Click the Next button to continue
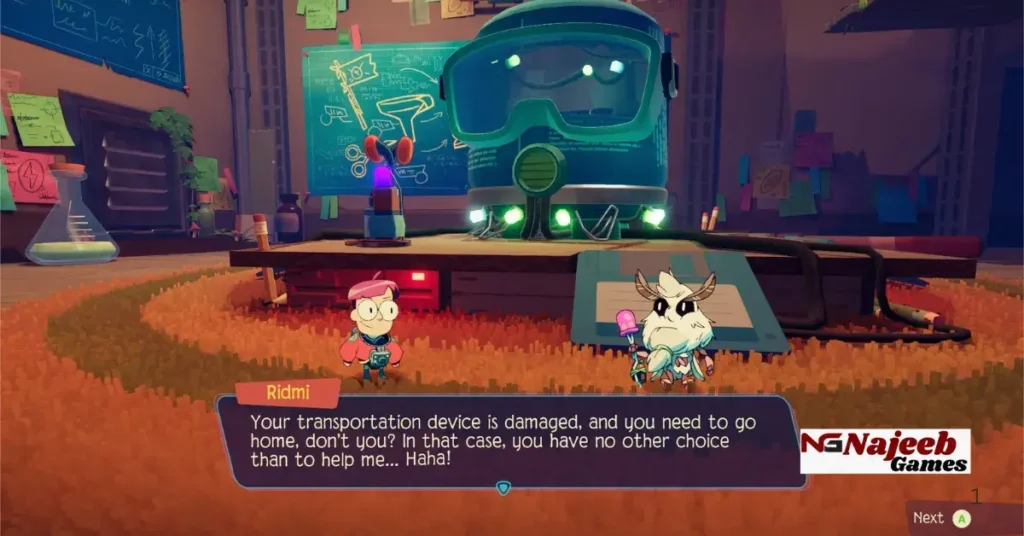Screen dimensions: 1024x536 point(942,518)
